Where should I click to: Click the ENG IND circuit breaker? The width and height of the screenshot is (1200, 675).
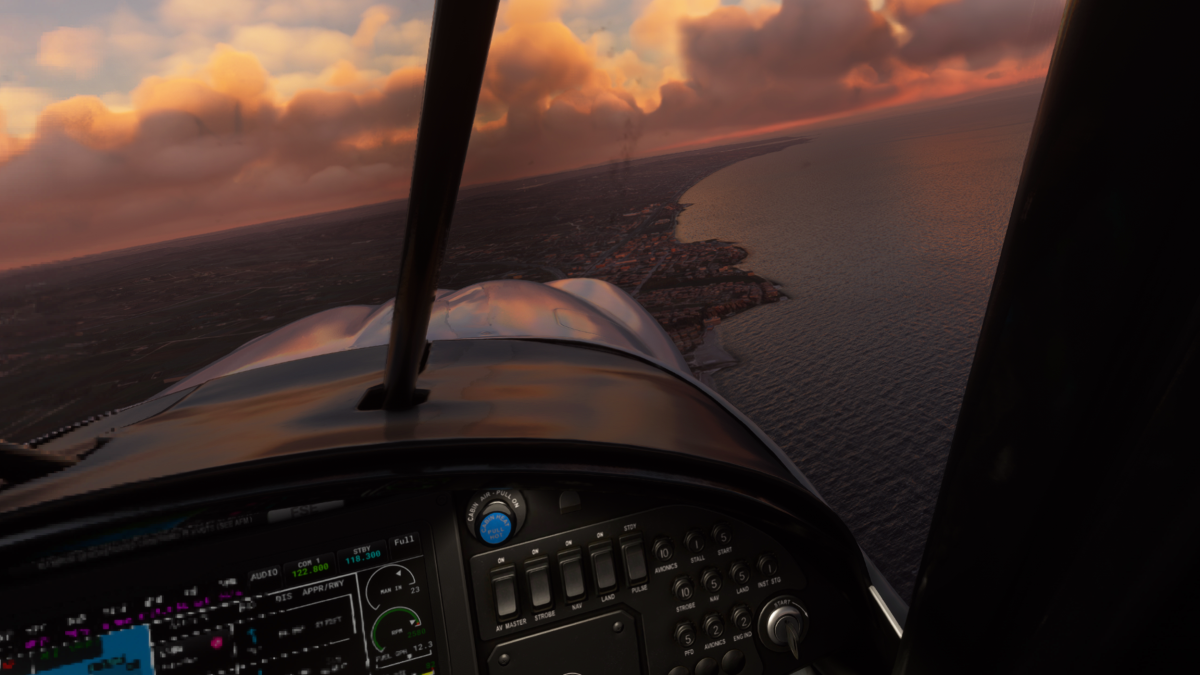(742, 617)
